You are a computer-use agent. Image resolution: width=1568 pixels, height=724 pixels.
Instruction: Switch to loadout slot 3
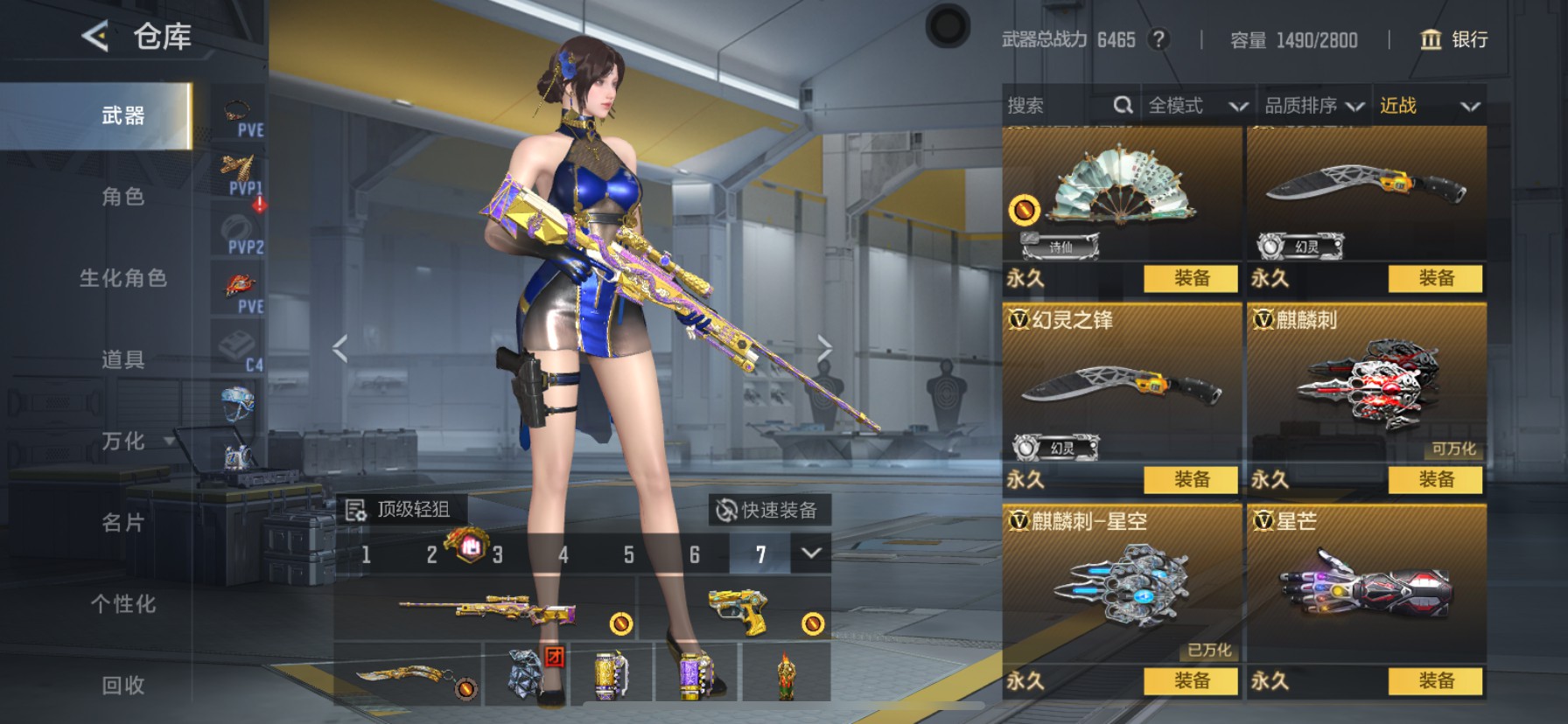497,554
